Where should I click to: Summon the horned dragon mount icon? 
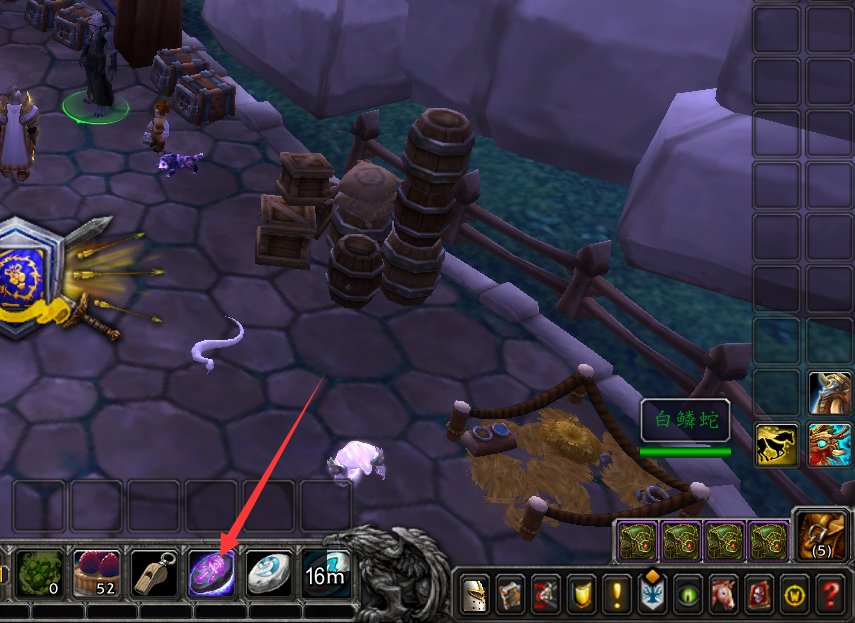[830, 392]
